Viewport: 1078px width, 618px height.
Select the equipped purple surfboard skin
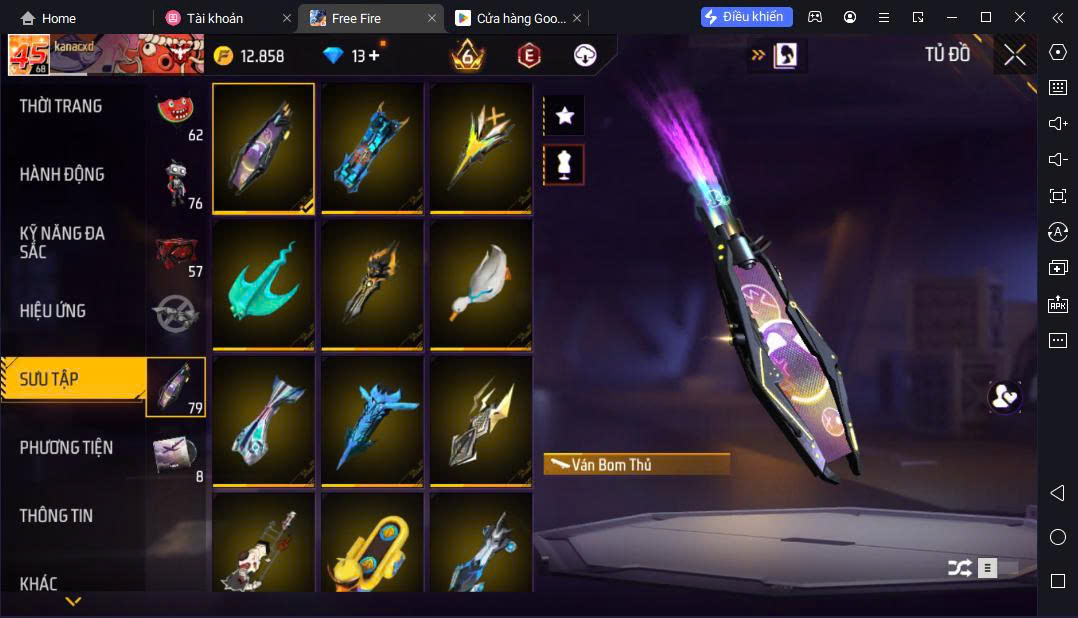pyautogui.click(x=263, y=147)
